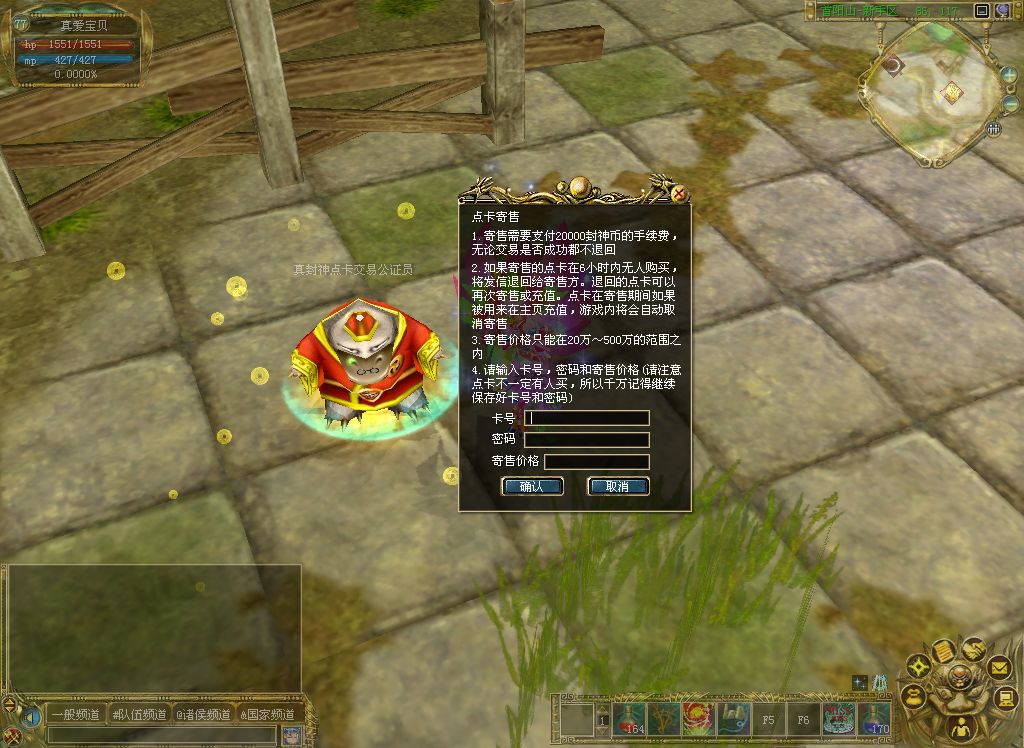Open the mail envelope icon

point(999,666)
